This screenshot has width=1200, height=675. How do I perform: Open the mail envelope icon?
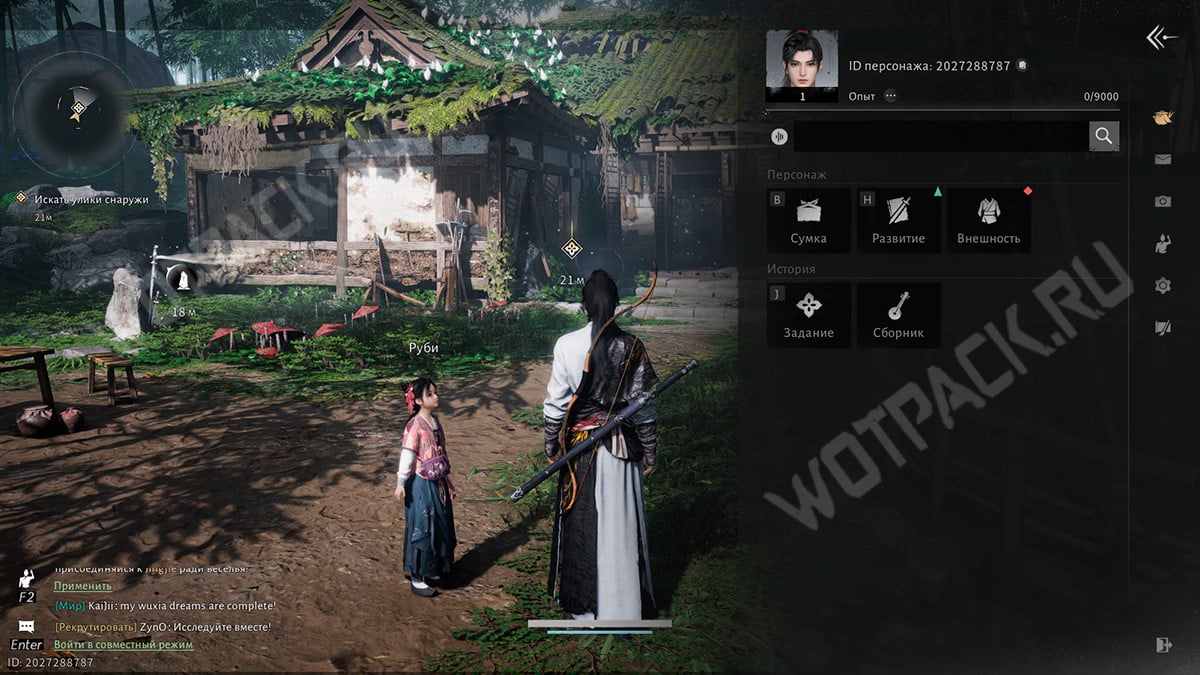coord(1162,159)
